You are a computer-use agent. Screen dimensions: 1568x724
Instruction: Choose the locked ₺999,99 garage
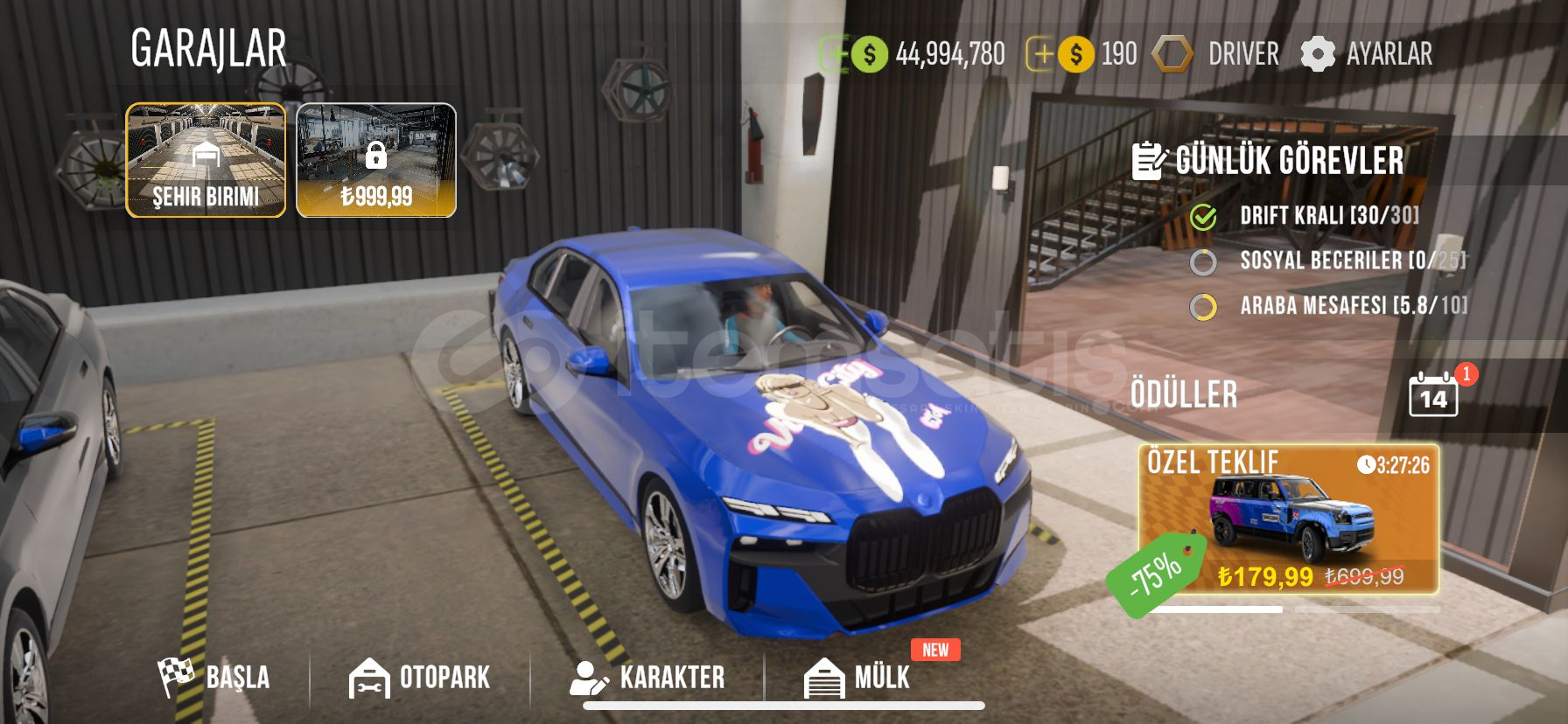tap(376, 160)
